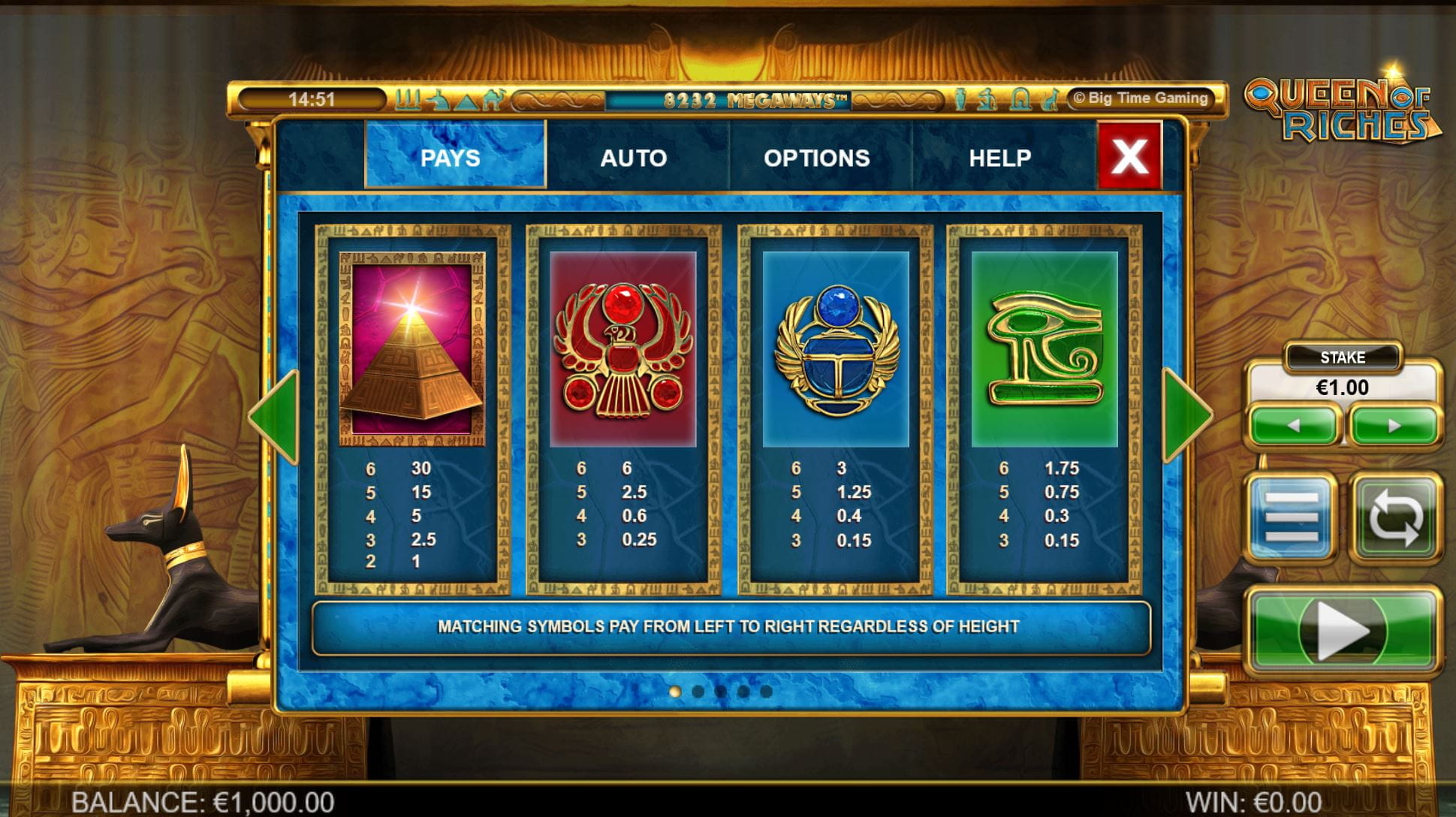Go to the previous paytable page arrow
The image size is (1456, 817).
point(276,415)
